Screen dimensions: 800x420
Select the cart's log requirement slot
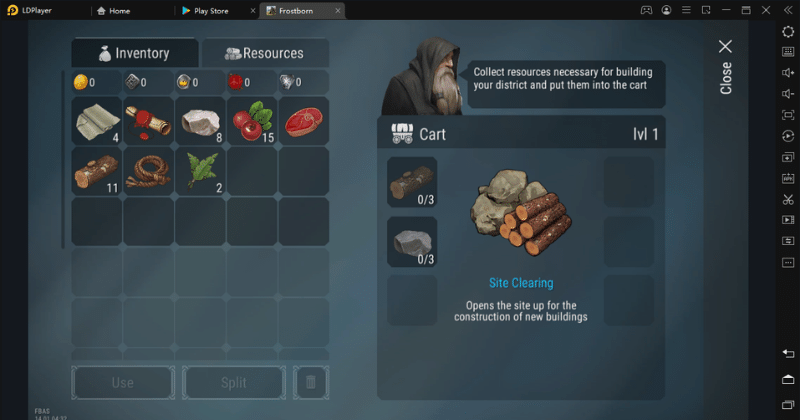pos(412,182)
